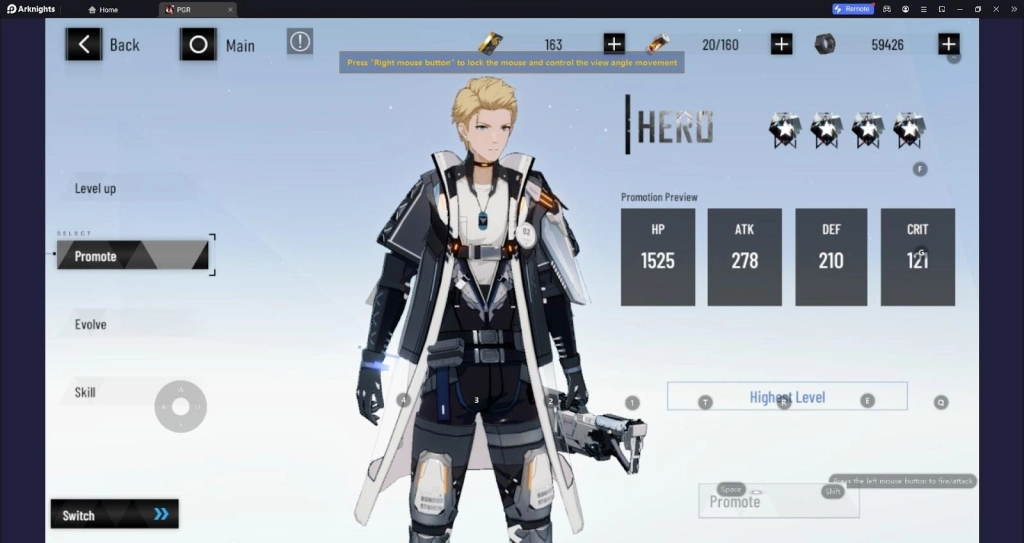The height and width of the screenshot is (543, 1024).
Task: Open the exclamation mark info icon
Action: click(300, 41)
